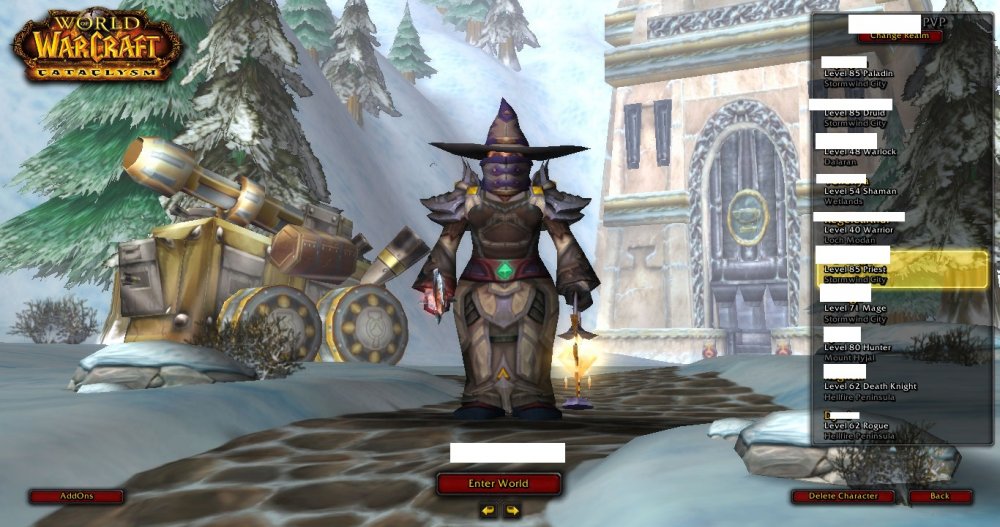Delete Character button in bottom corner
The height and width of the screenshot is (527, 1000).
coord(845,496)
